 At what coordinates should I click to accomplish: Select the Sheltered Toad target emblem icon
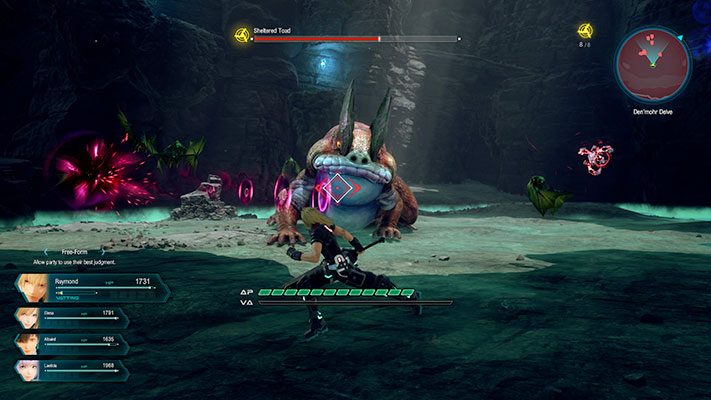pyautogui.click(x=241, y=36)
